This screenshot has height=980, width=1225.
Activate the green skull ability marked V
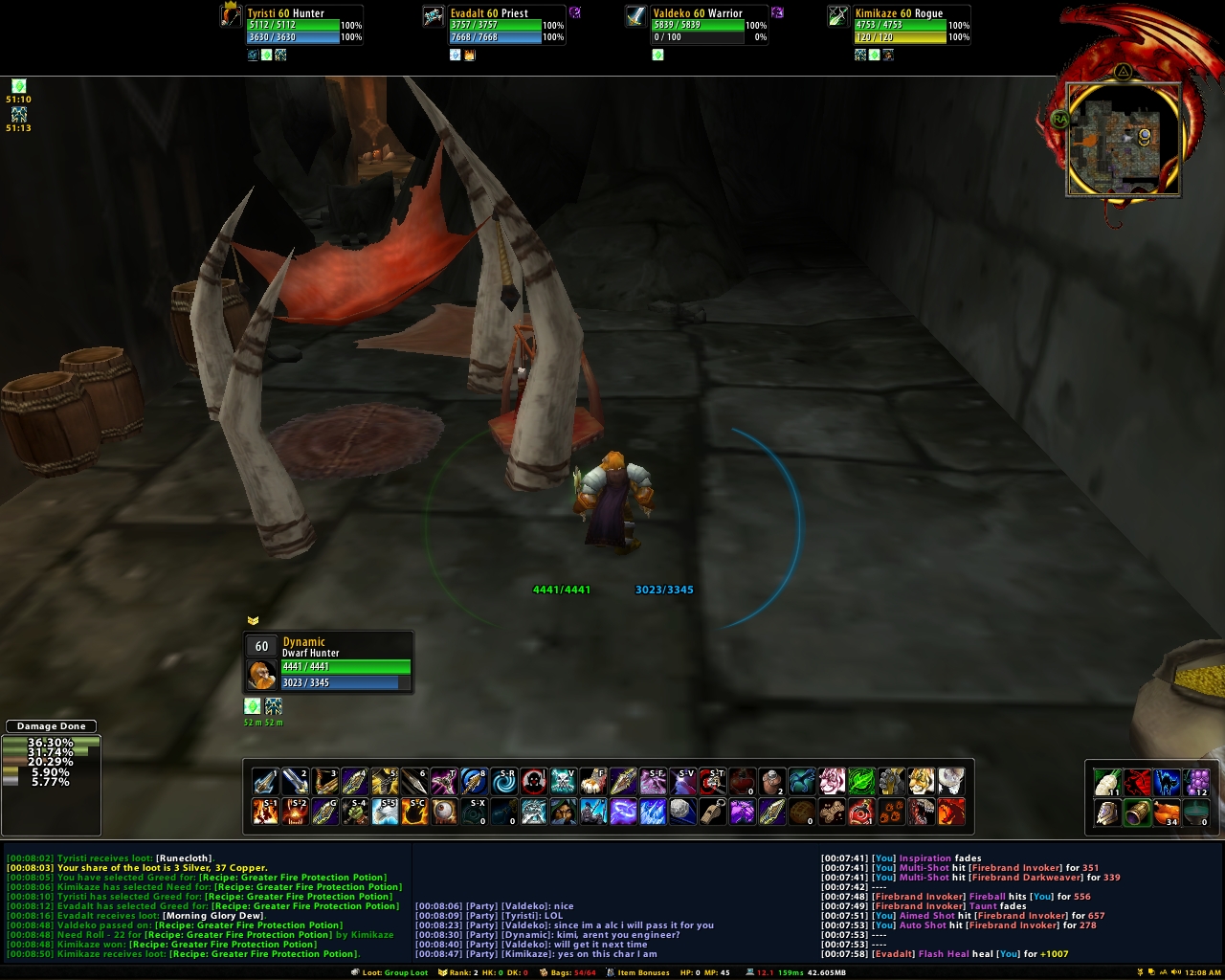564,782
